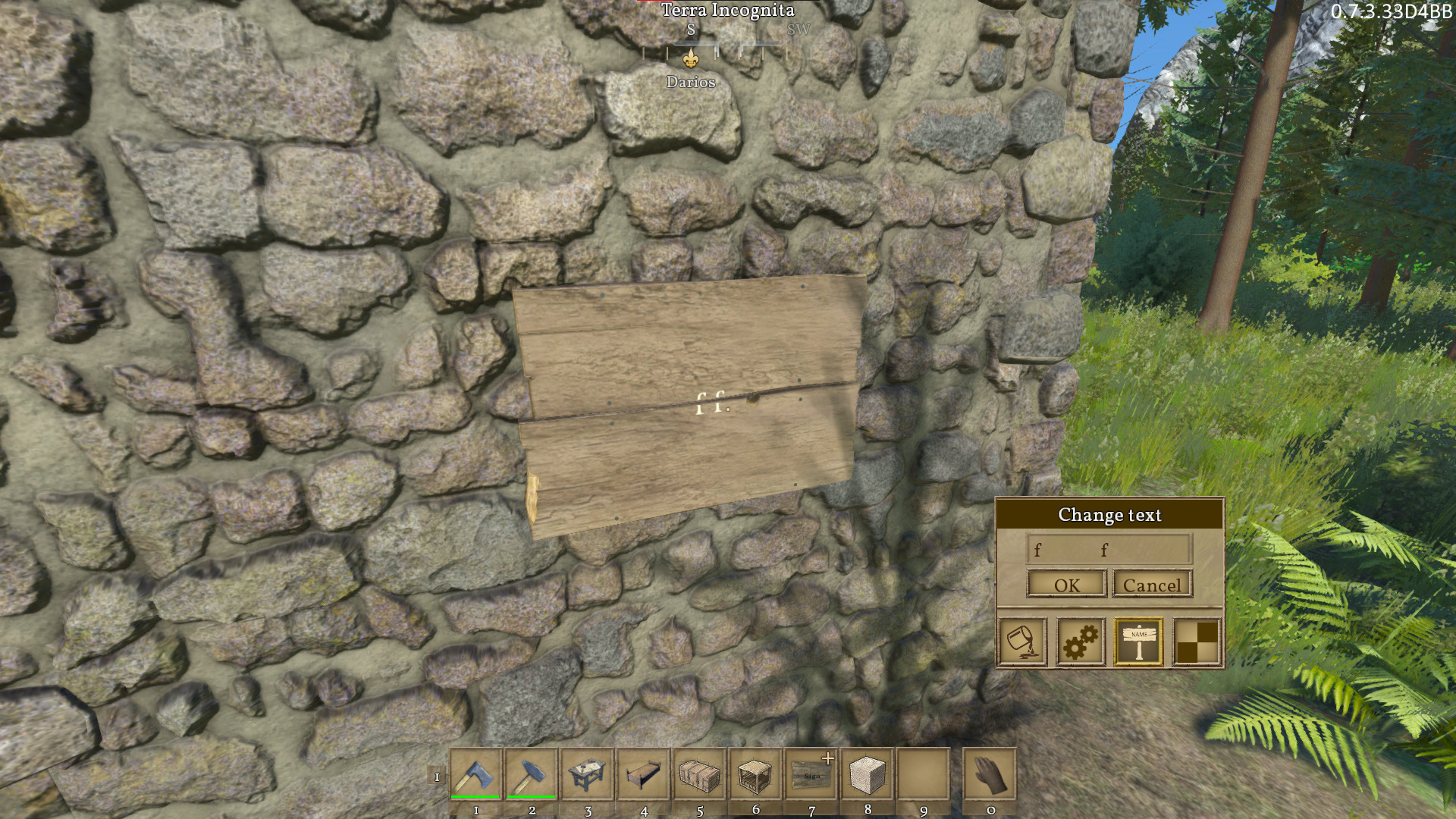The height and width of the screenshot is (819, 1456).
Task: Select the glove hand slot
Action: (990, 775)
